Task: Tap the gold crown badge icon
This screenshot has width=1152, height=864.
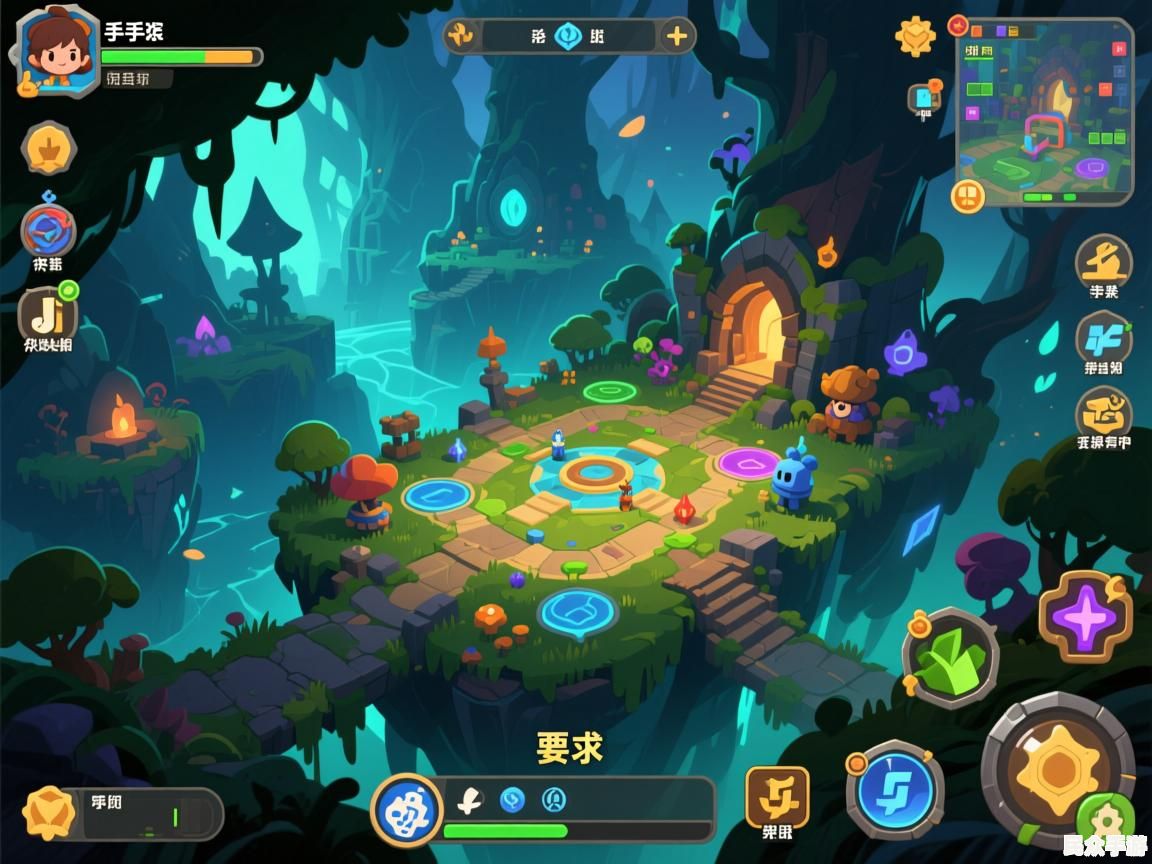Action: click(48, 149)
